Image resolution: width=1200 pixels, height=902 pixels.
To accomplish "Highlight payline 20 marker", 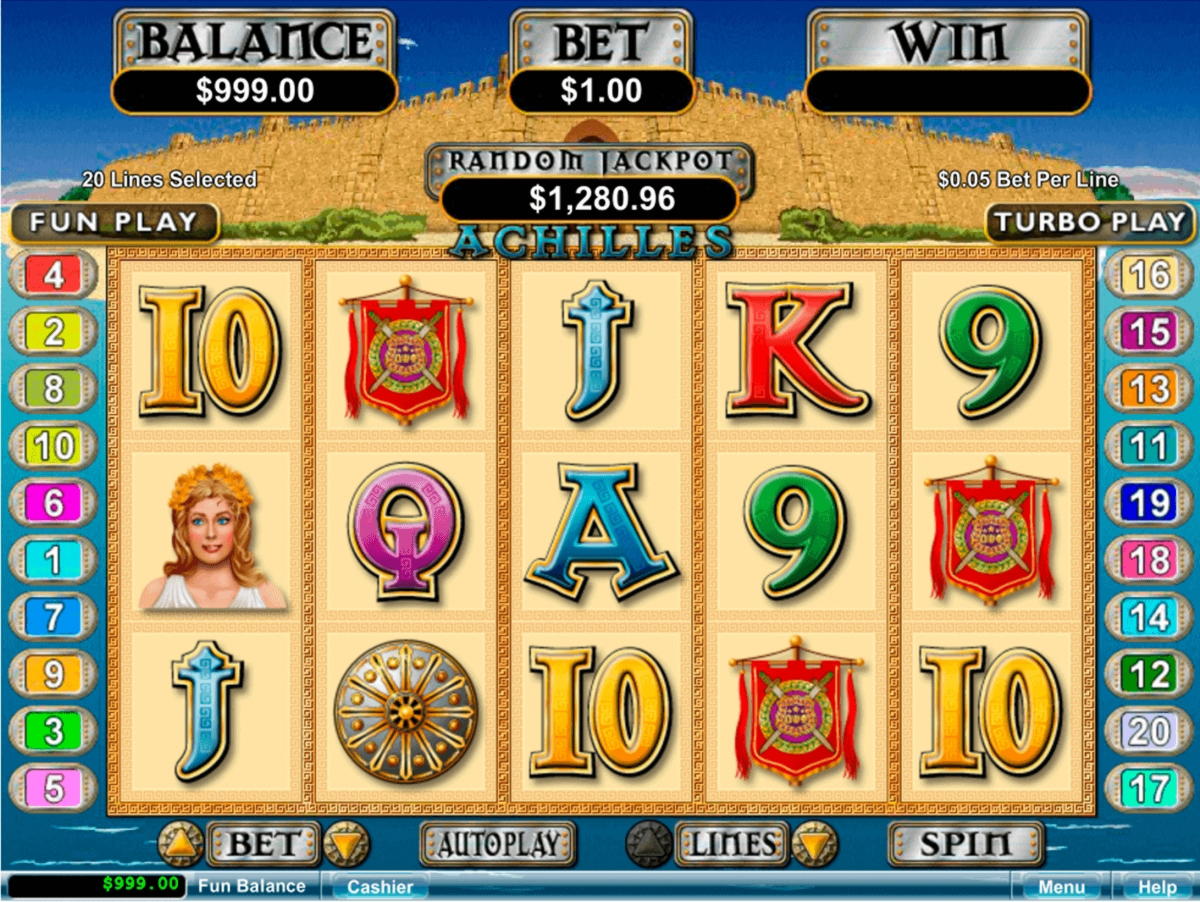I will tap(1148, 731).
